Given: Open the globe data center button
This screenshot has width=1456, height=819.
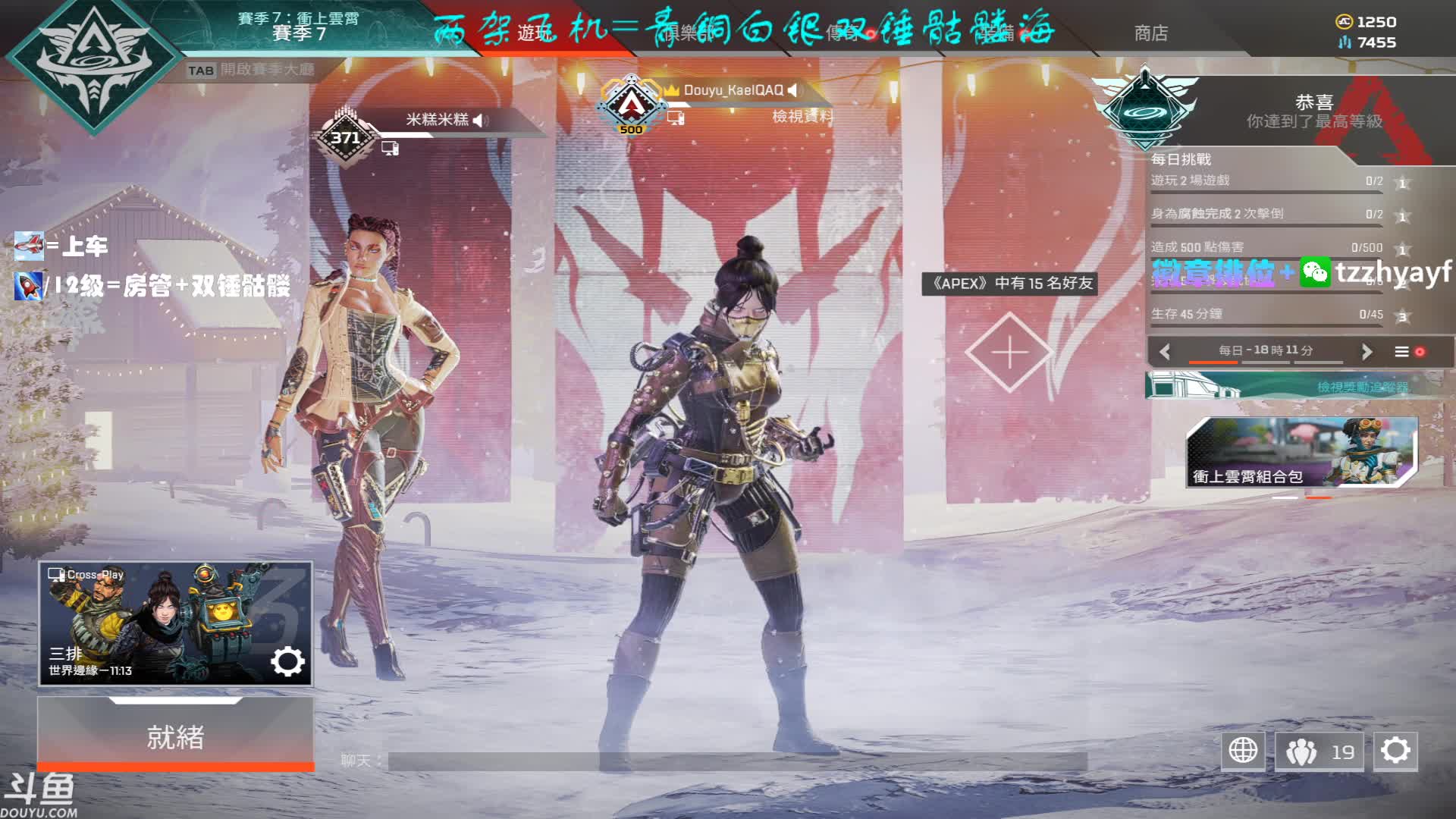Looking at the screenshot, I should point(1243,751).
